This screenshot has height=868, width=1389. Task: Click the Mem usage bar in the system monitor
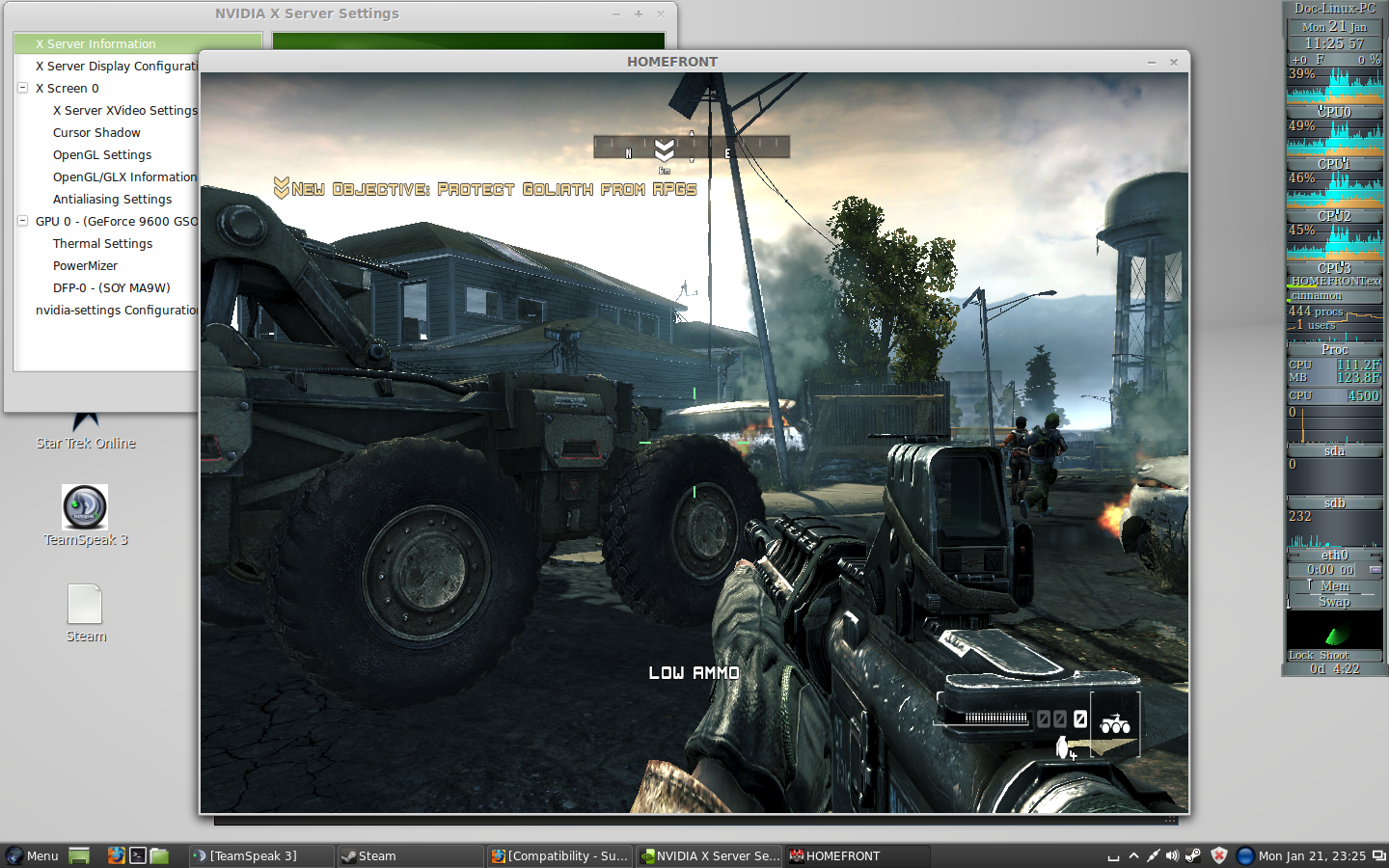(1334, 585)
